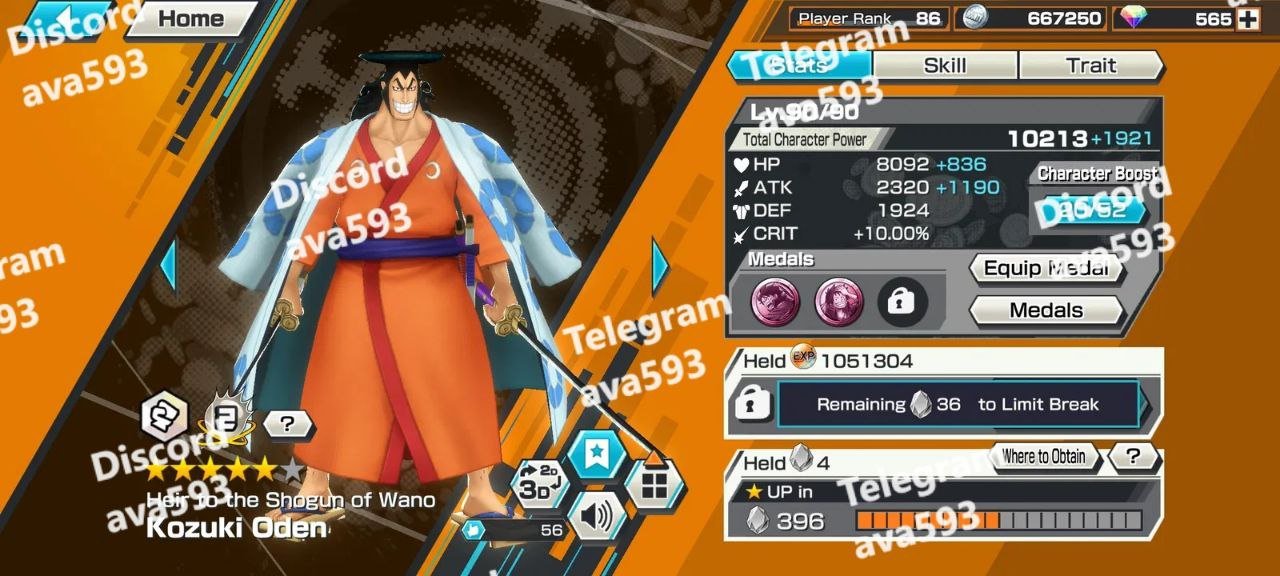Open the character grid list icon
The image size is (1280, 576).
pyautogui.click(x=654, y=485)
